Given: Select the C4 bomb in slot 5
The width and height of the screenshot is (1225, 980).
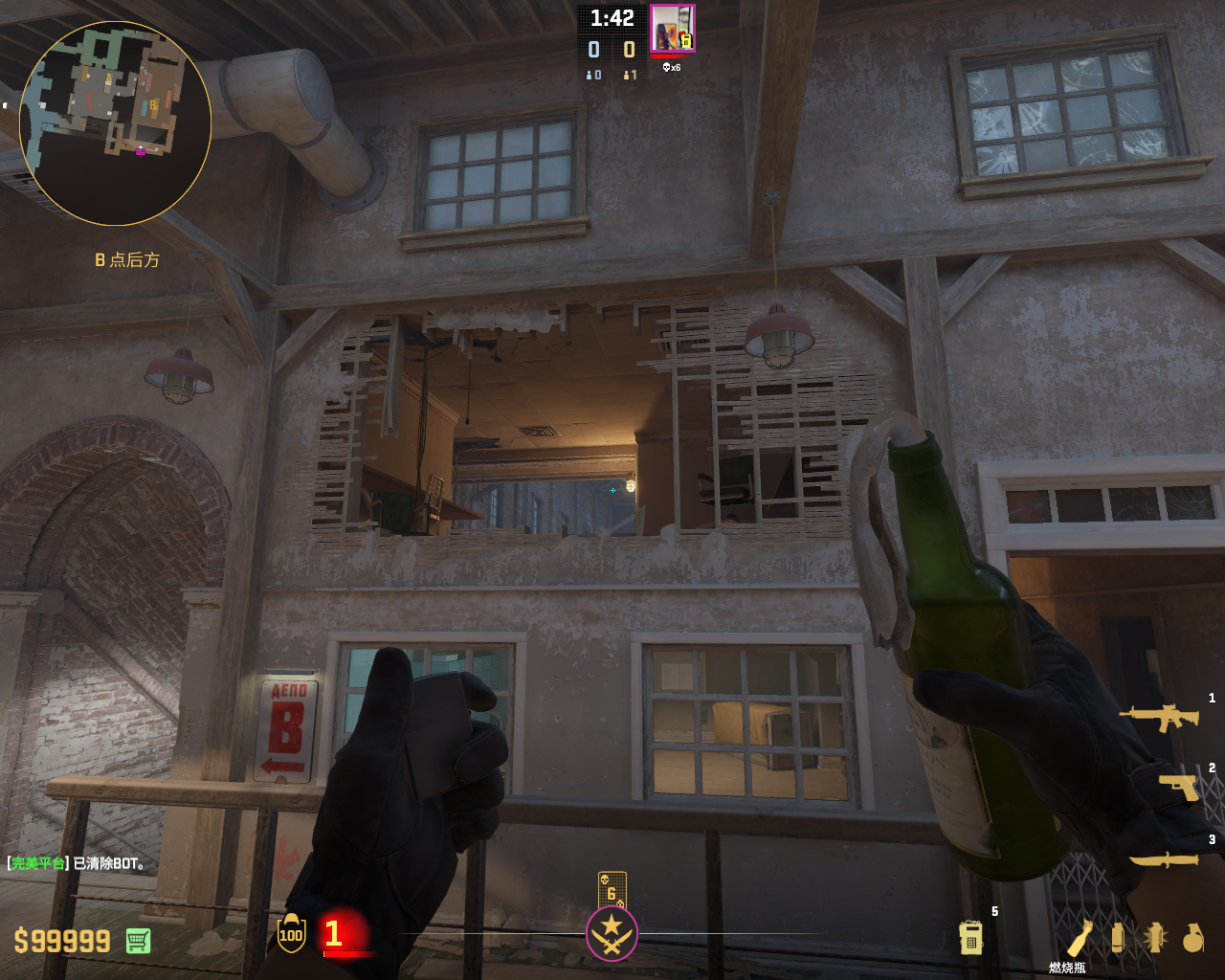Looking at the screenshot, I should pyautogui.click(x=970, y=937).
